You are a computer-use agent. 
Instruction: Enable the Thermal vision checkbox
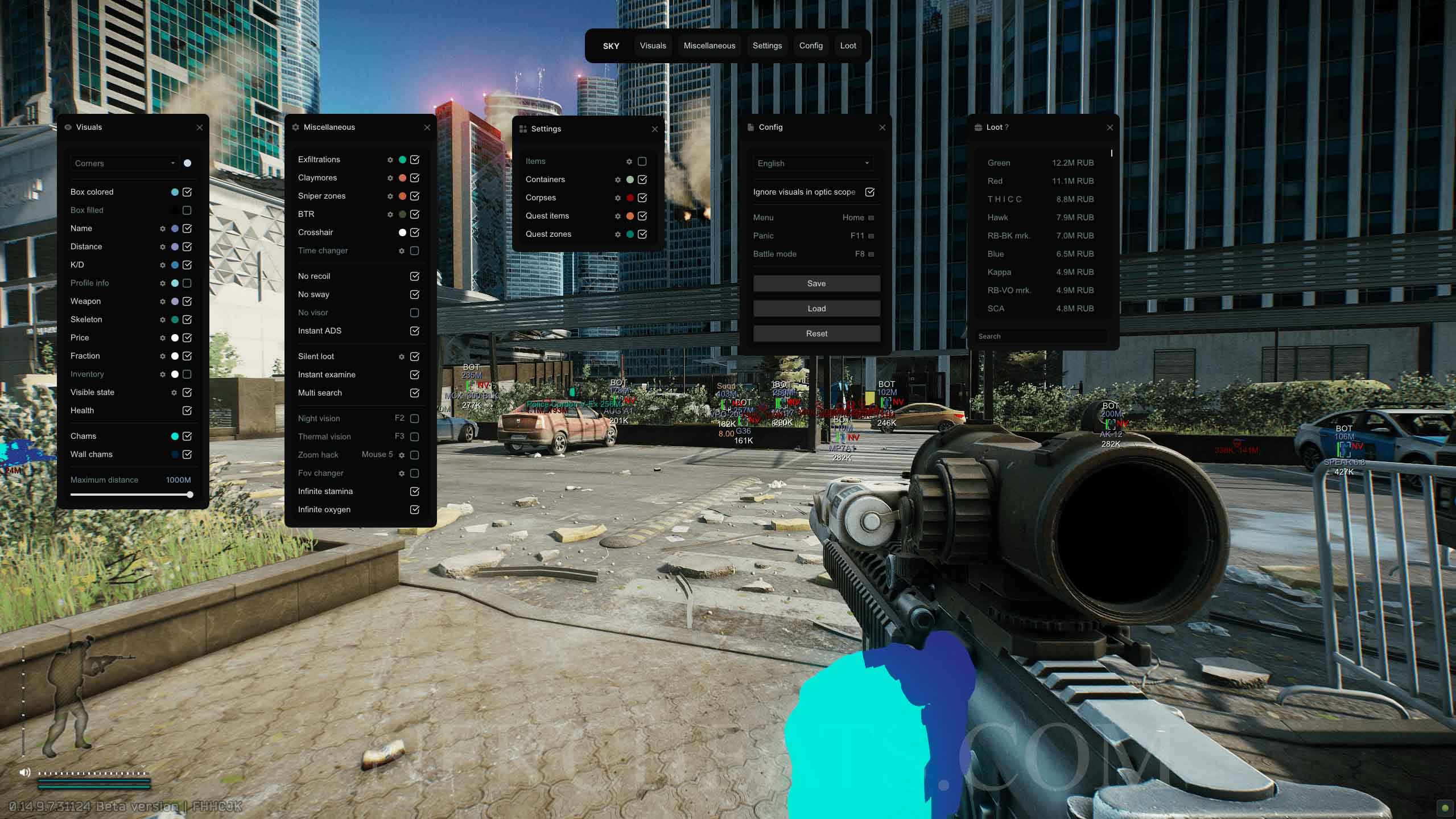click(x=414, y=437)
